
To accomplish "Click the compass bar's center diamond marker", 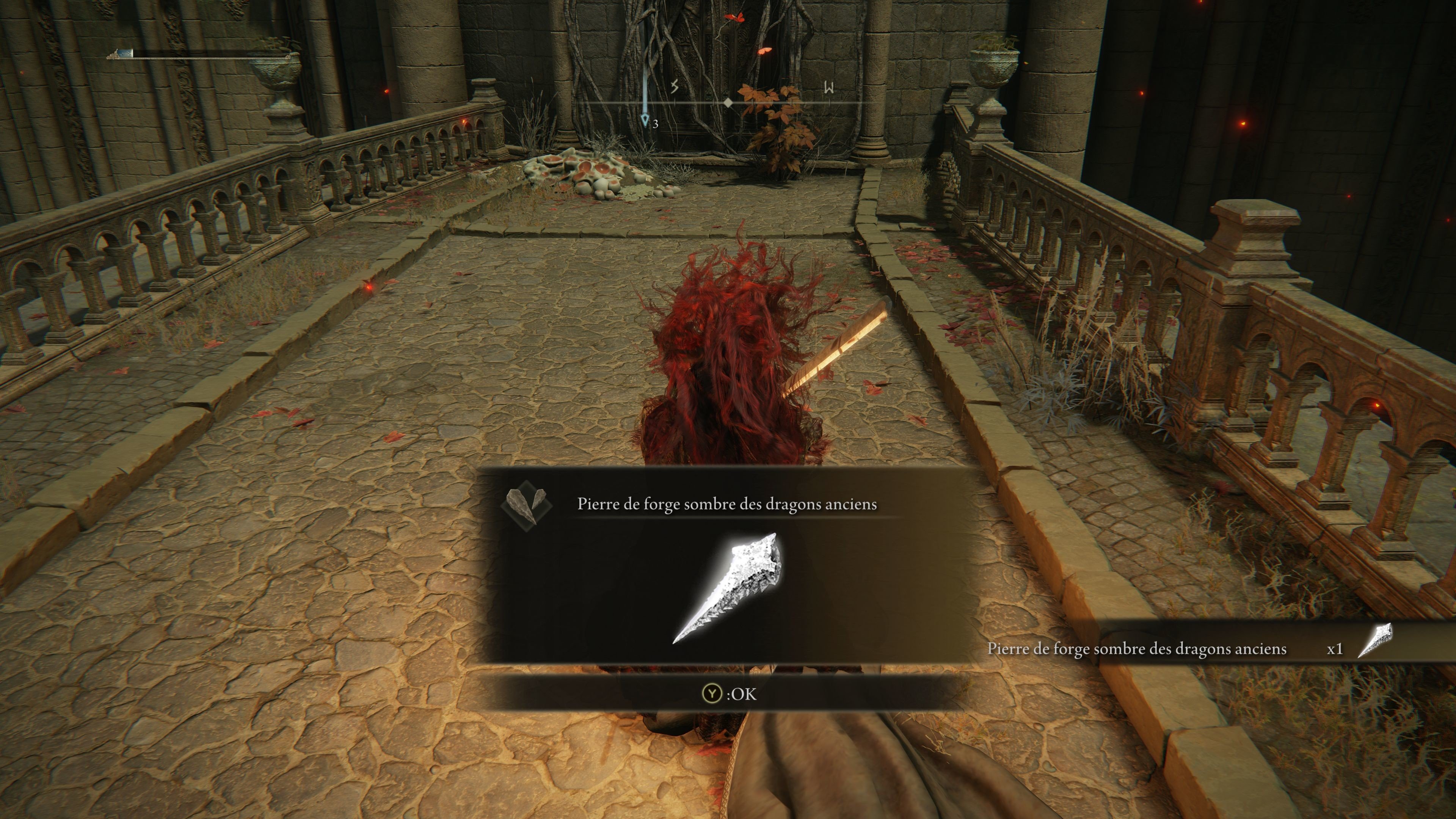I will point(728,103).
